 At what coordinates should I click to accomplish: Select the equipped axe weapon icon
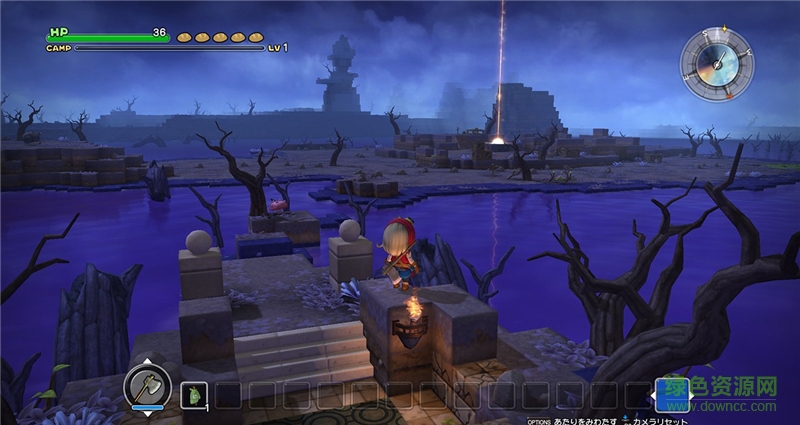[147, 386]
